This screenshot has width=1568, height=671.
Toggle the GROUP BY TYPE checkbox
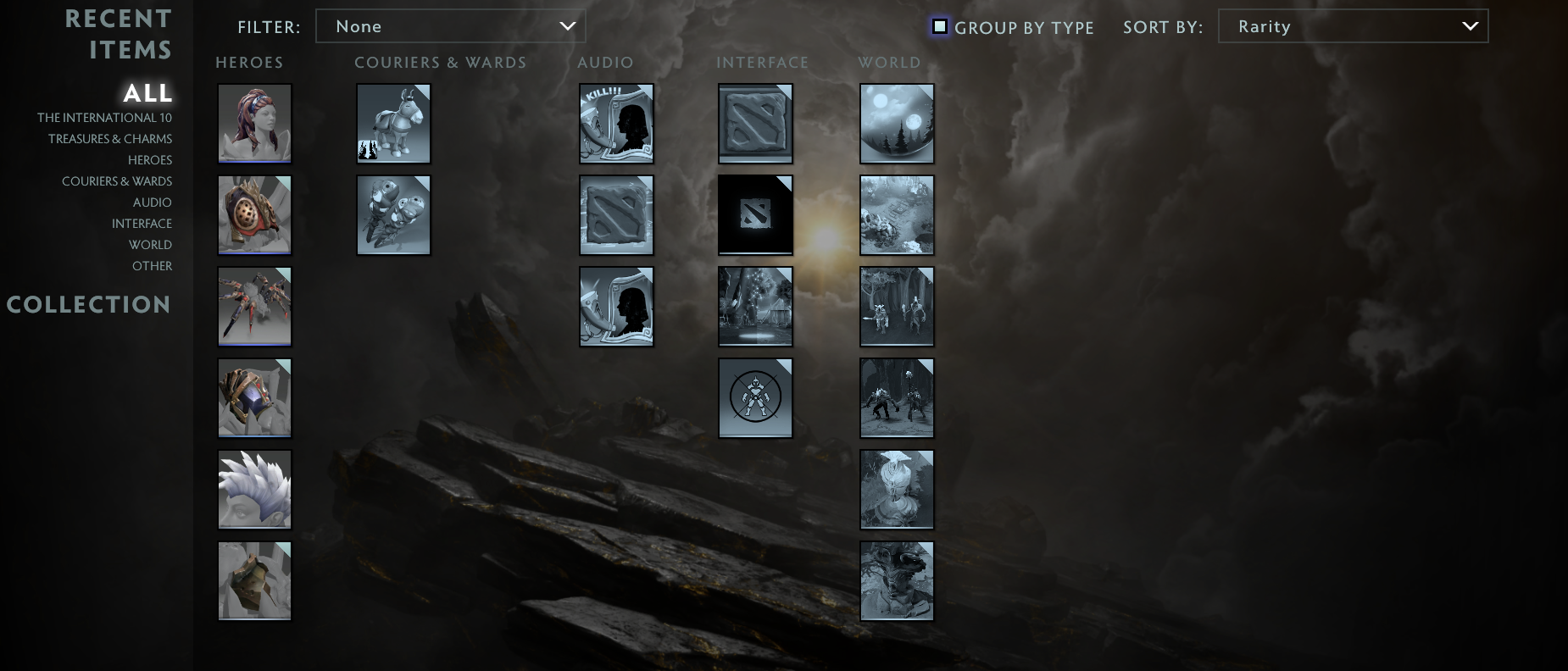[x=939, y=27]
